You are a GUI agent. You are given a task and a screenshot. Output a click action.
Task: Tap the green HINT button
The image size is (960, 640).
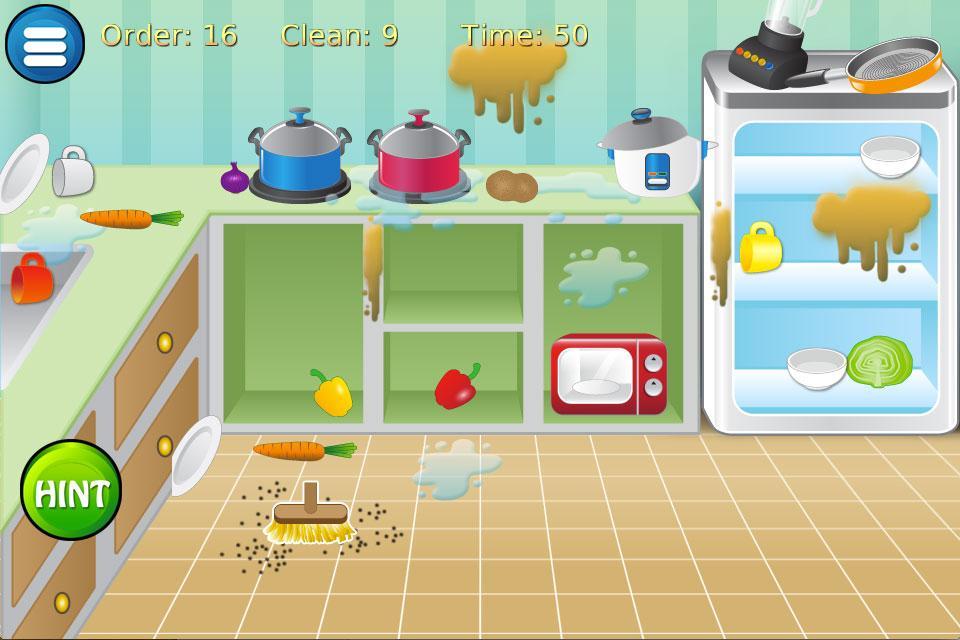click(71, 491)
